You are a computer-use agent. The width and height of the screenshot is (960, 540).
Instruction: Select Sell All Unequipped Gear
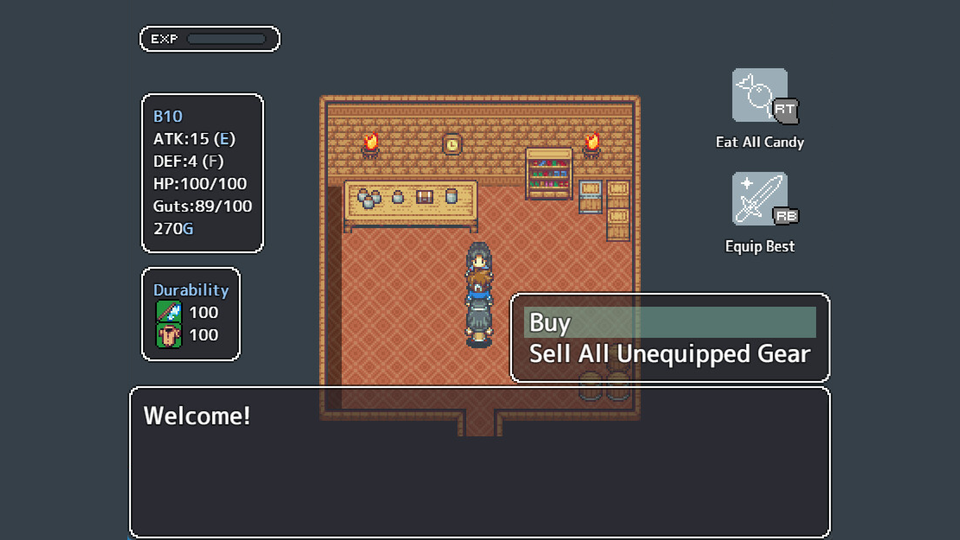click(669, 354)
